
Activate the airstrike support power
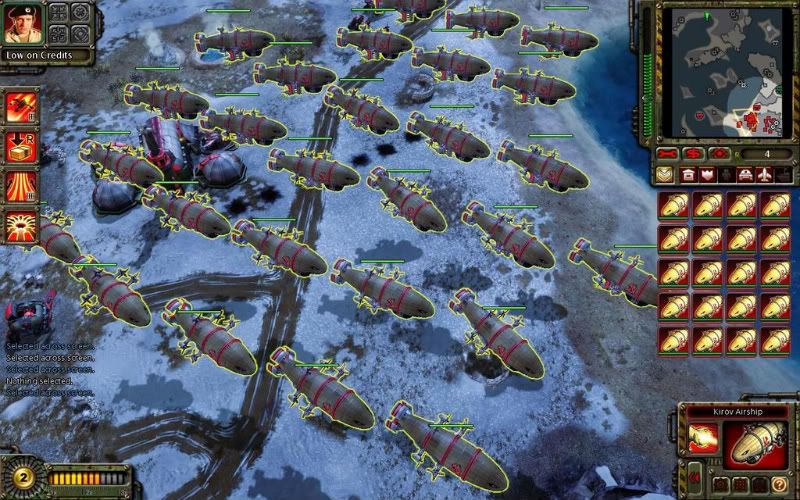pyautogui.click(x=20, y=106)
